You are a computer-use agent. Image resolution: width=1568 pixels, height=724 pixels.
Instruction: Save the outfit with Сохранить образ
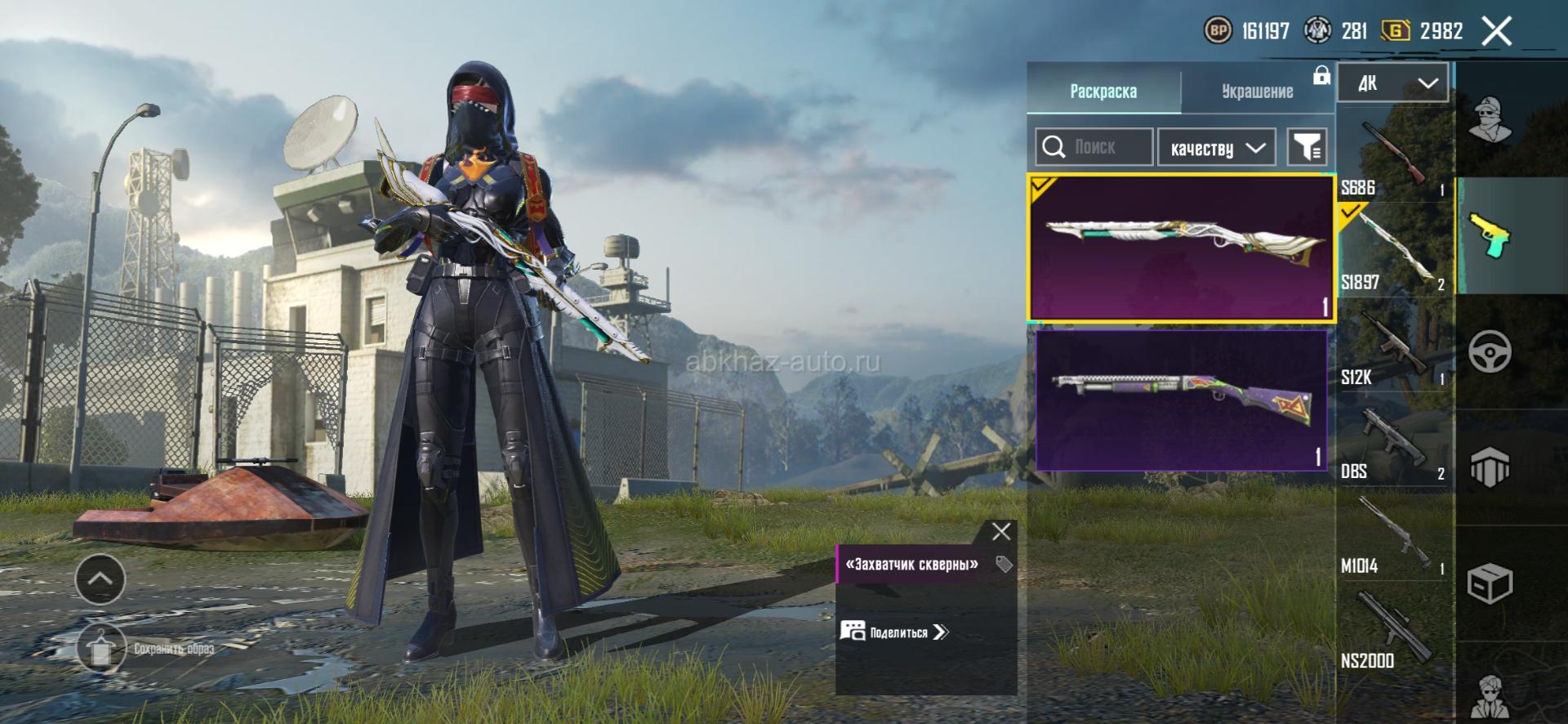pos(147,649)
